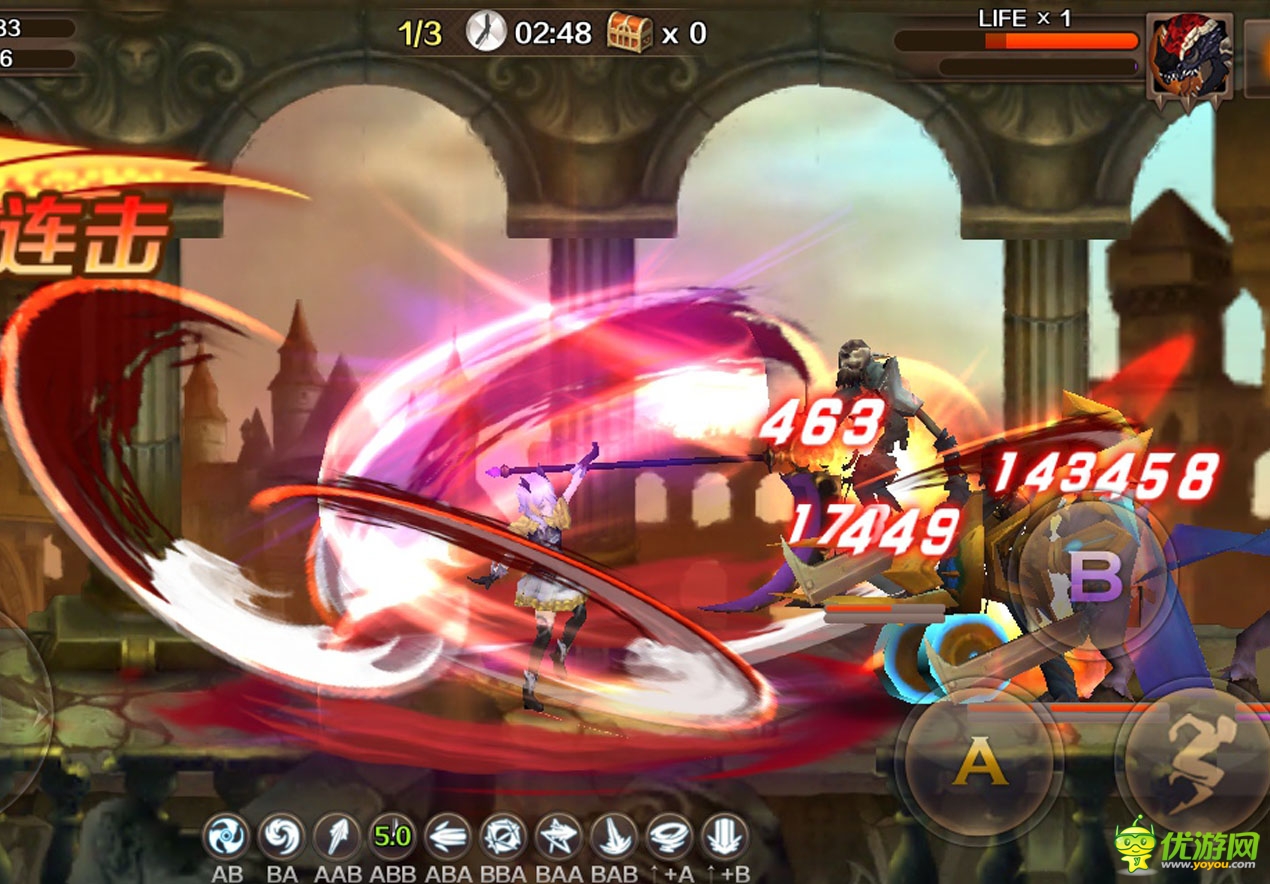Tap the B attack button
Viewport: 1270px width, 884px height.
click(1095, 577)
